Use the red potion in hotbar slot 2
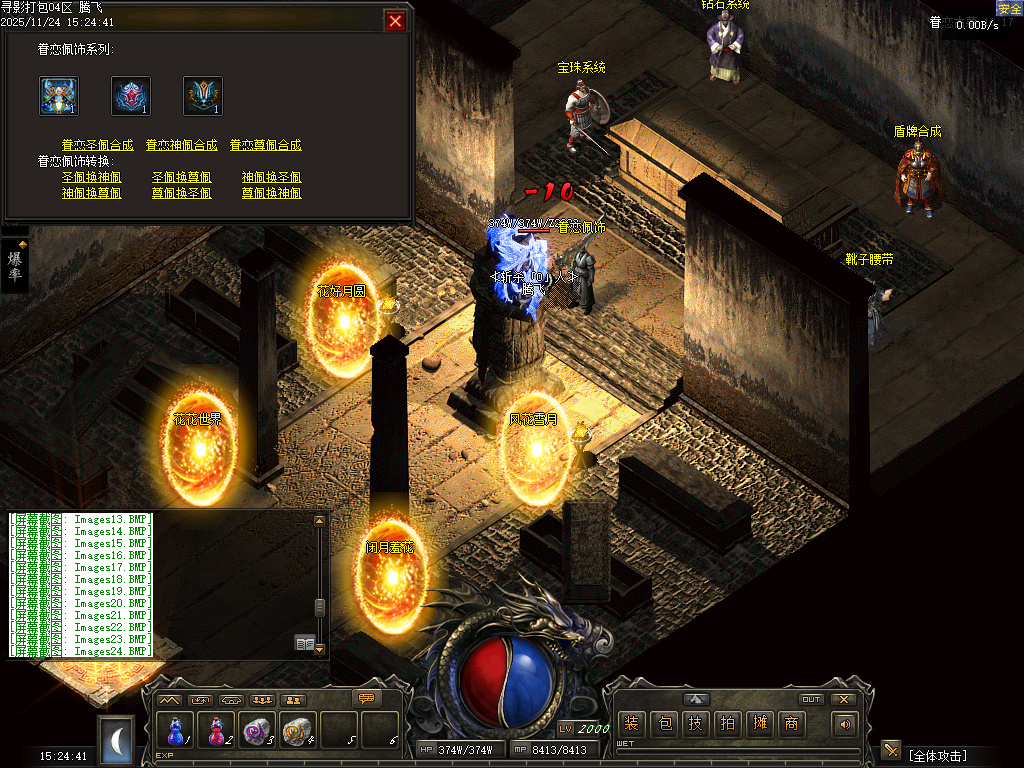Viewport: 1024px width, 768px height. click(x=216, y=730)
